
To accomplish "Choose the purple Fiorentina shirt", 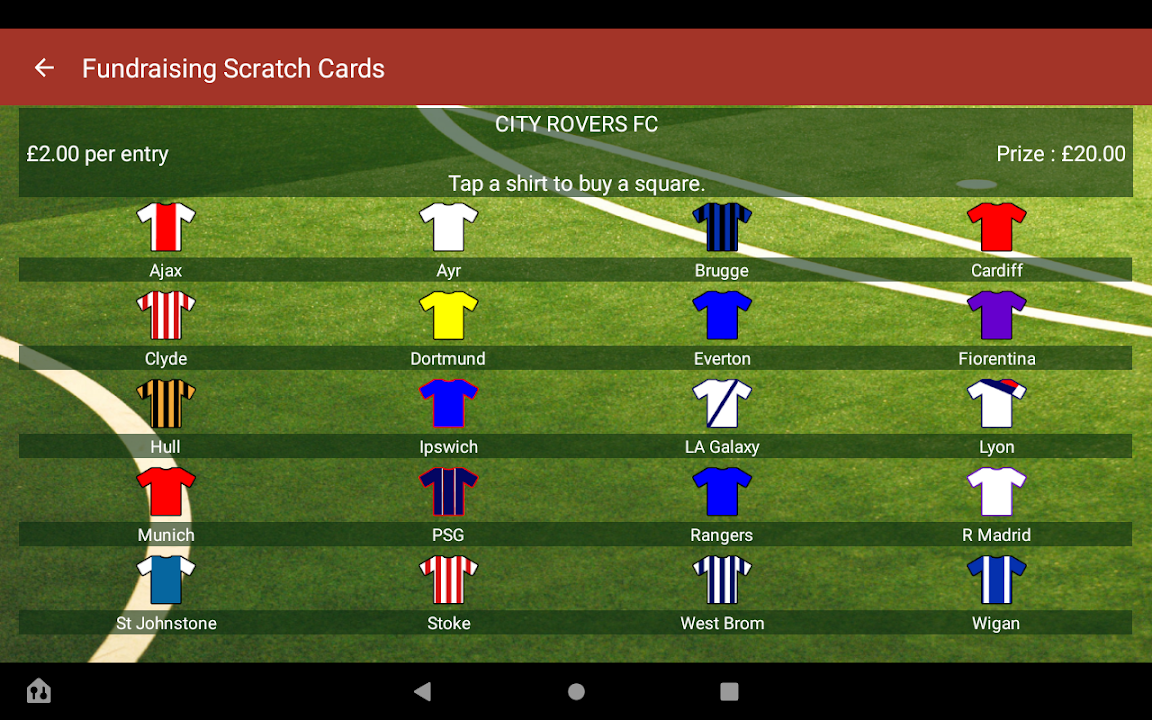I will tap(996, 315).
